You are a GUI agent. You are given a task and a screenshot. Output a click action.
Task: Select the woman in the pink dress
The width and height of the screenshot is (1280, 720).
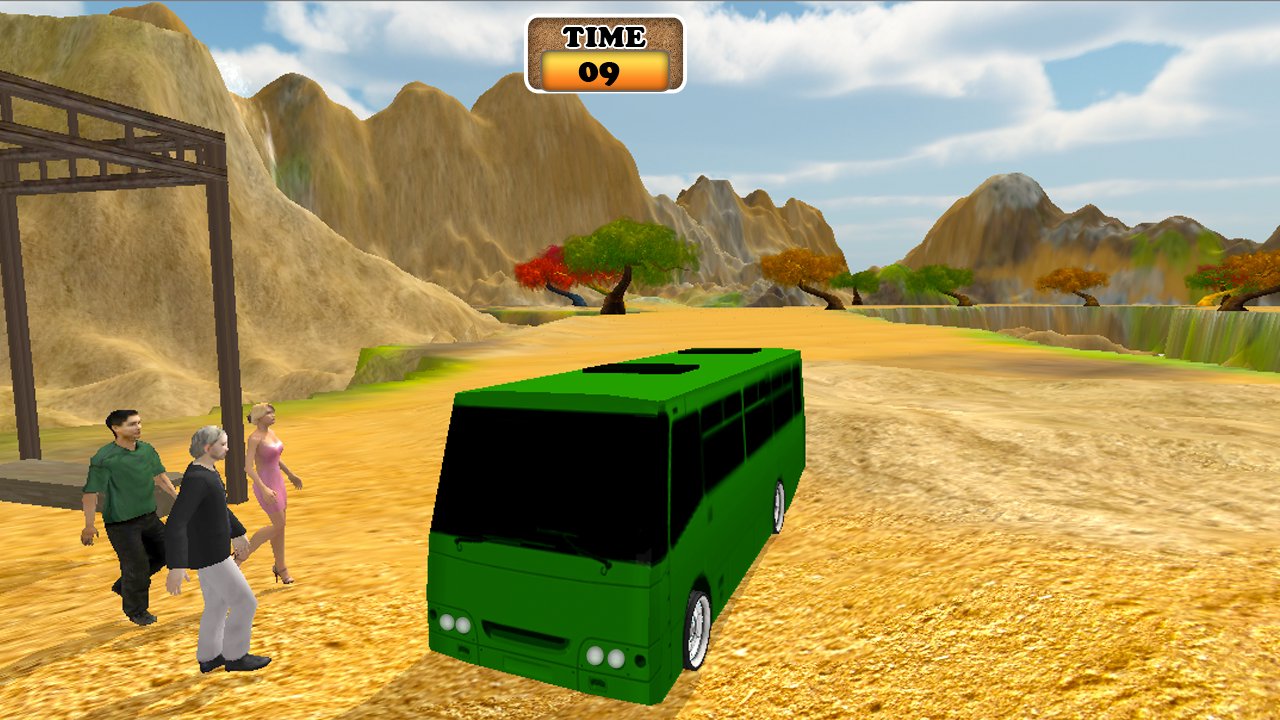click(x=268, y=480)
